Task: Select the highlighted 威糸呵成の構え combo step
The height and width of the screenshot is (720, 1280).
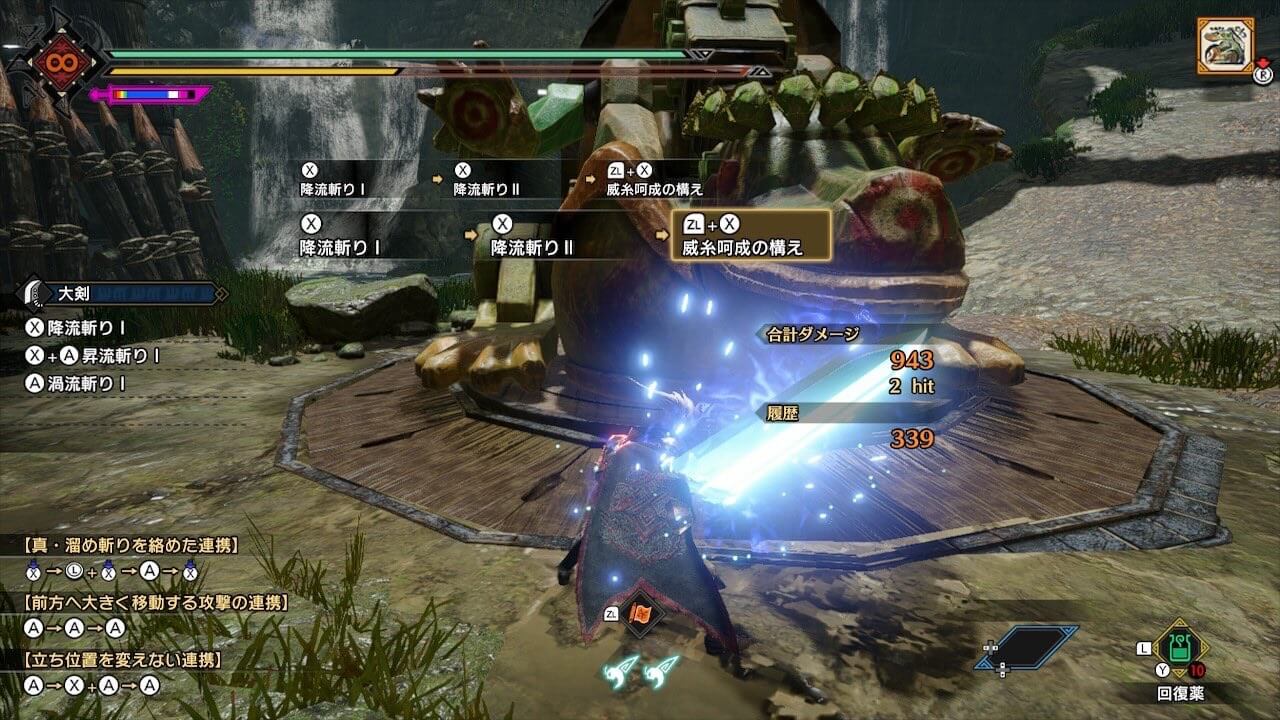Action: pos(750,235)
